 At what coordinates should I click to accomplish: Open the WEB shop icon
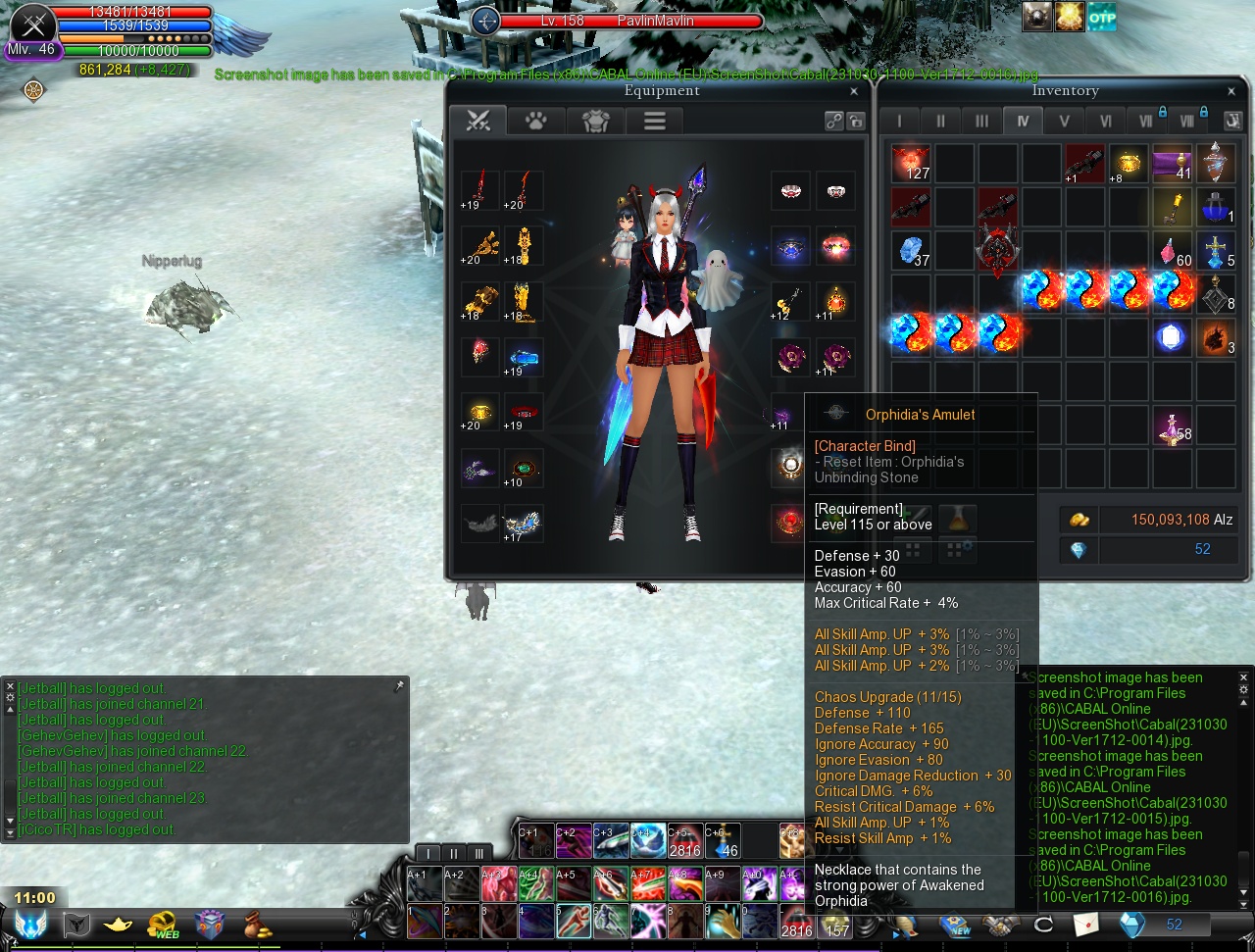tap(163, 925)
